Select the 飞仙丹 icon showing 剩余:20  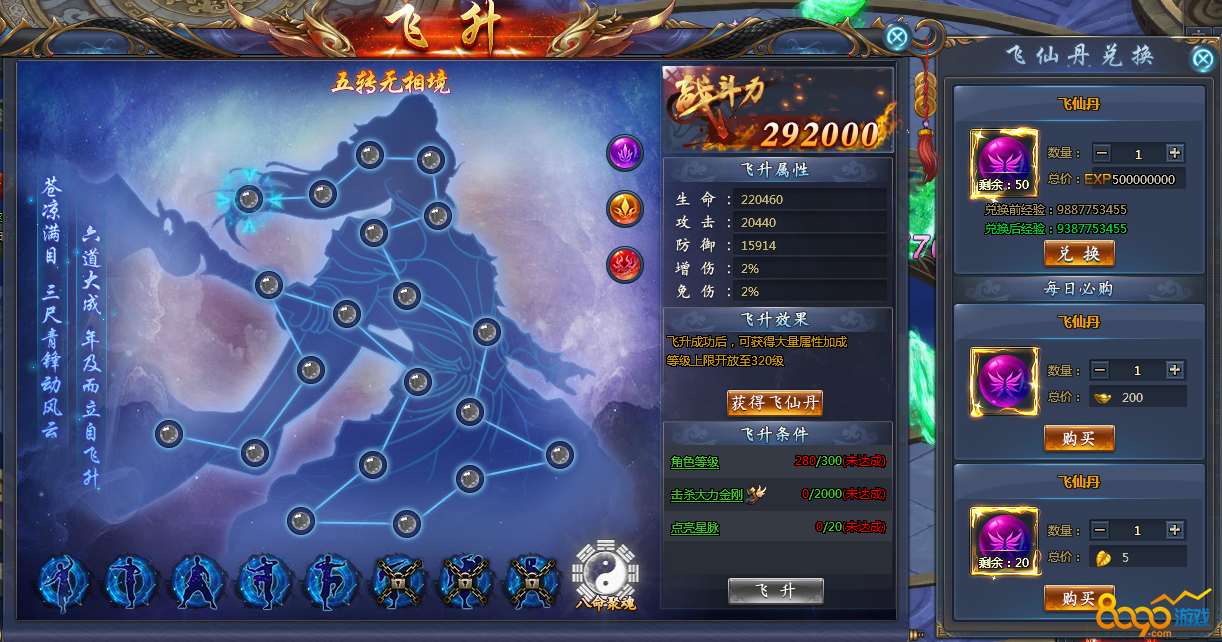pos(1005,541)
